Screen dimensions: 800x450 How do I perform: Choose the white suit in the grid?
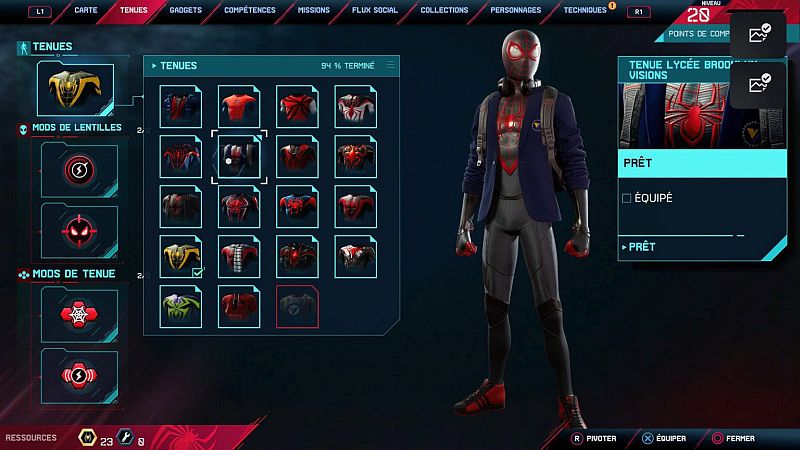pos(356,105)
